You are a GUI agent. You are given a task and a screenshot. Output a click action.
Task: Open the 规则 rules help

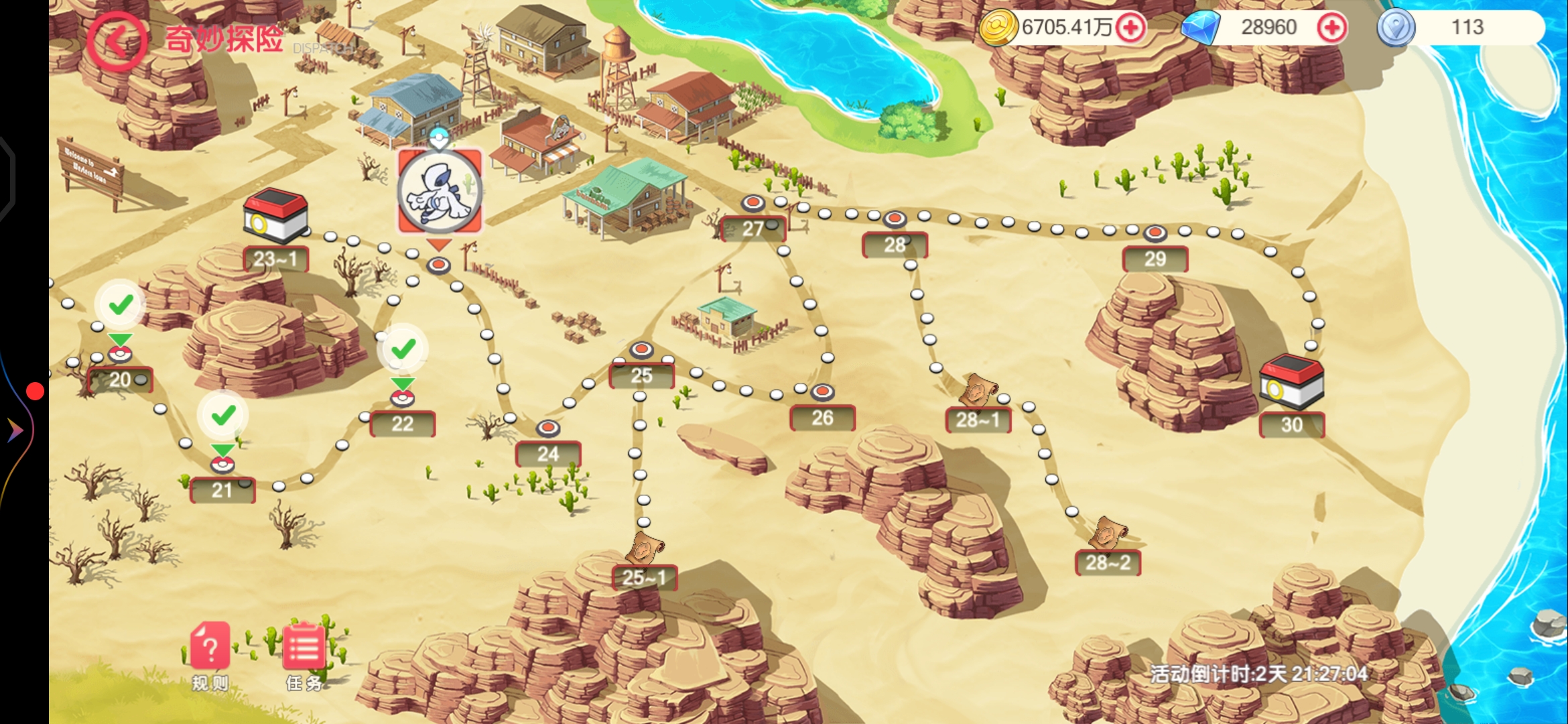click(210, 654)
